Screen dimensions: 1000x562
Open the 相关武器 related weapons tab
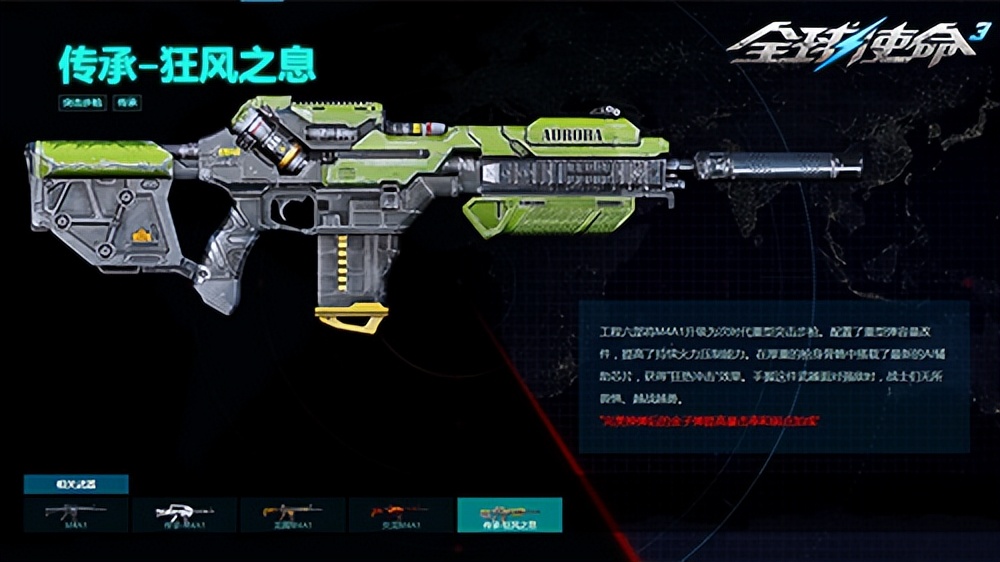pyautogui.click(x=76, y=484)
